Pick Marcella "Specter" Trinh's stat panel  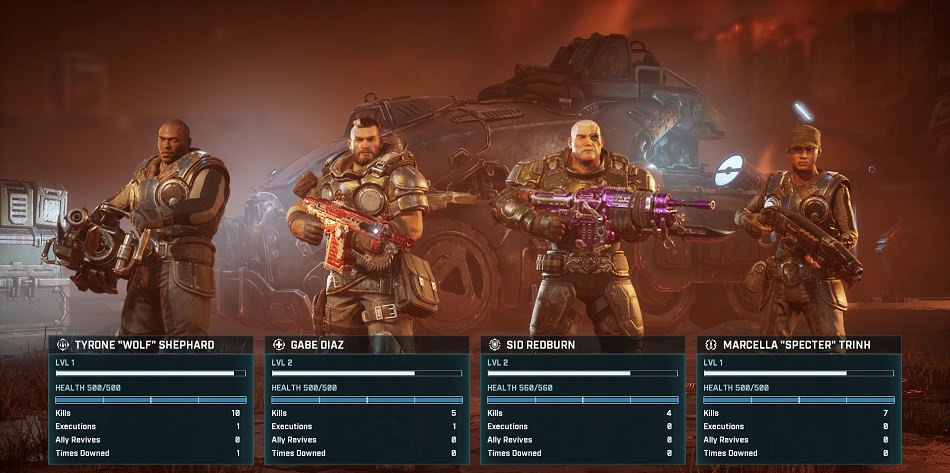click(x=799, y=400)
